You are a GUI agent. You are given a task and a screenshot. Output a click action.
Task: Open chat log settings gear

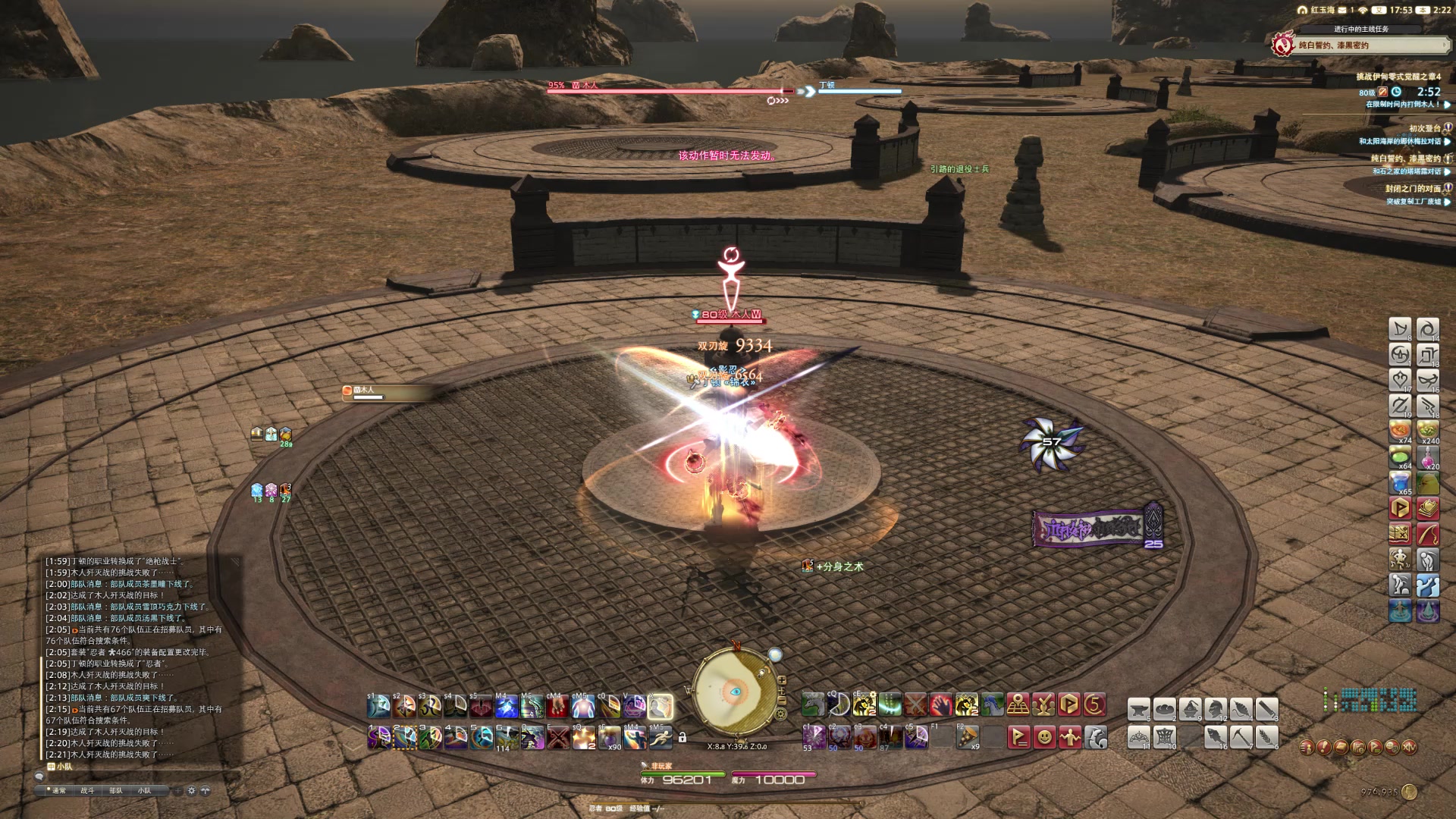pos(192,790)
